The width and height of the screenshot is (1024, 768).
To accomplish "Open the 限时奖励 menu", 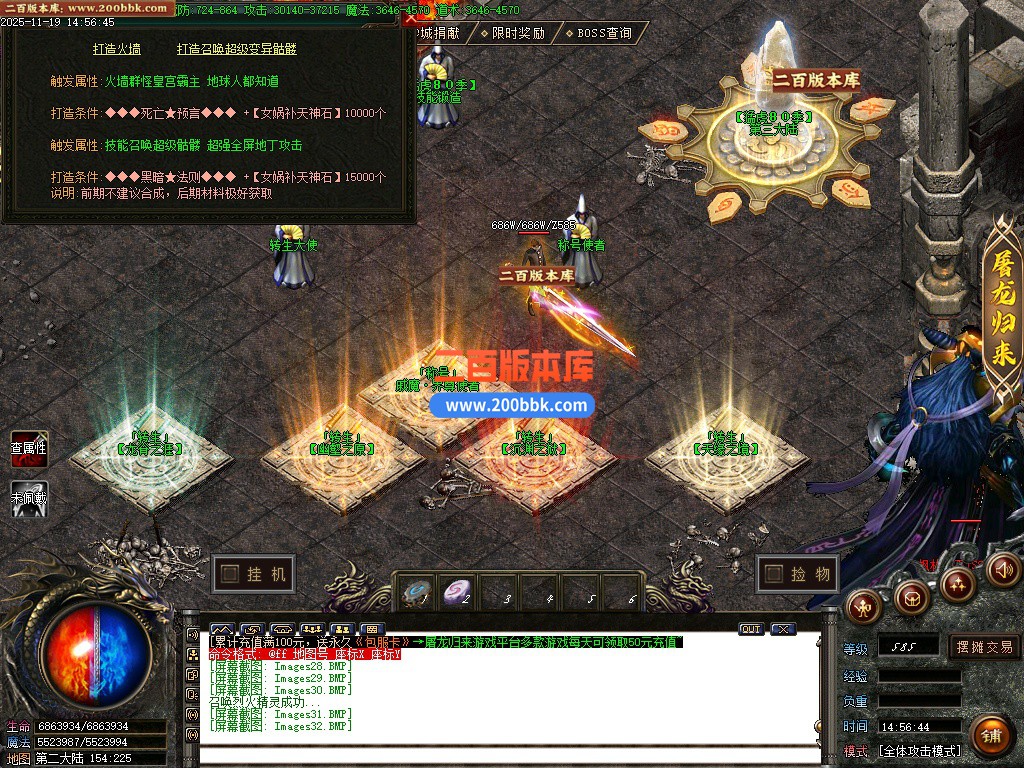I will 512,33.
